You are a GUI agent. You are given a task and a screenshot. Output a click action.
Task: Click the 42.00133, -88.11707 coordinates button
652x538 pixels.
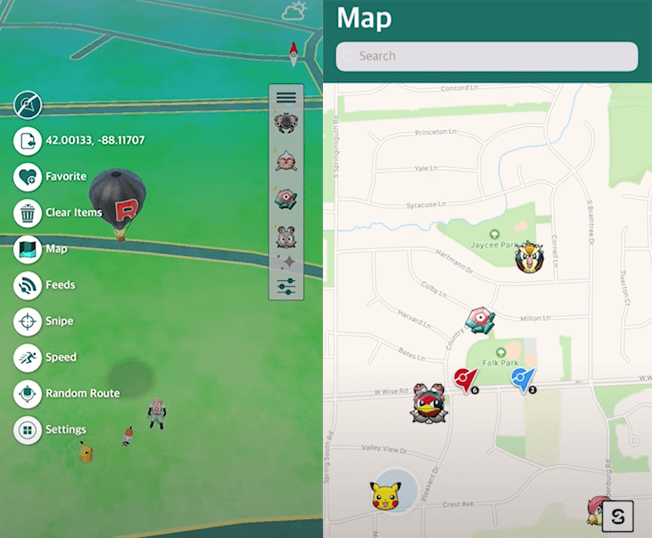[x=28, y=140]
